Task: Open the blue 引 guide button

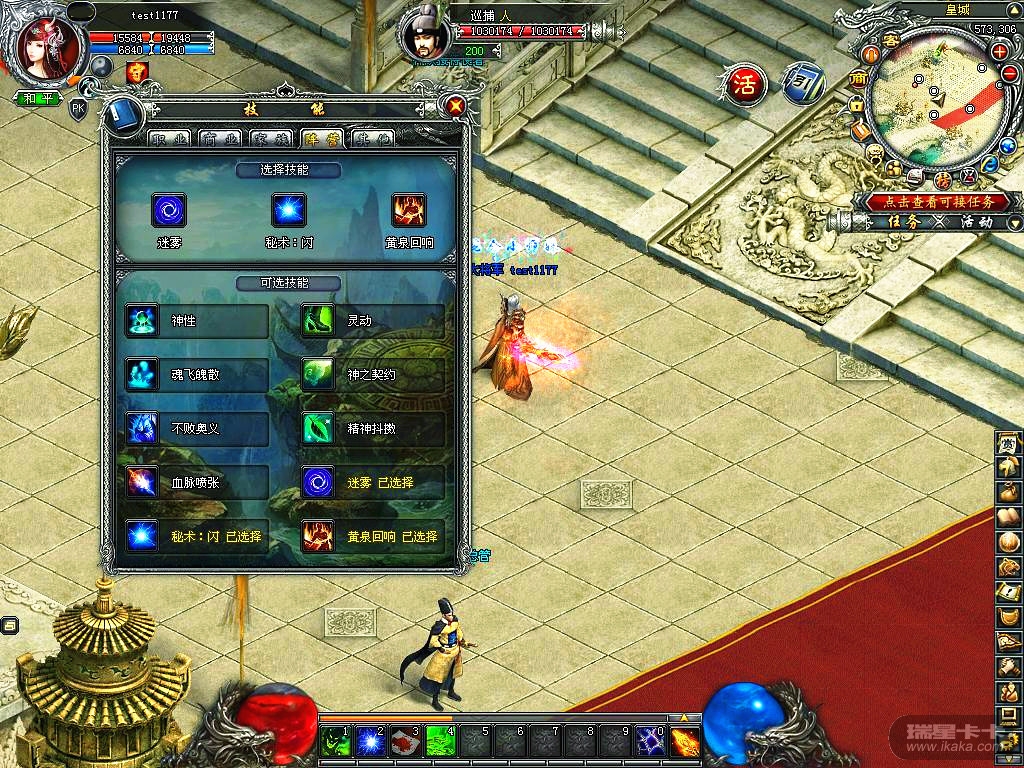Action: (802, 83)
